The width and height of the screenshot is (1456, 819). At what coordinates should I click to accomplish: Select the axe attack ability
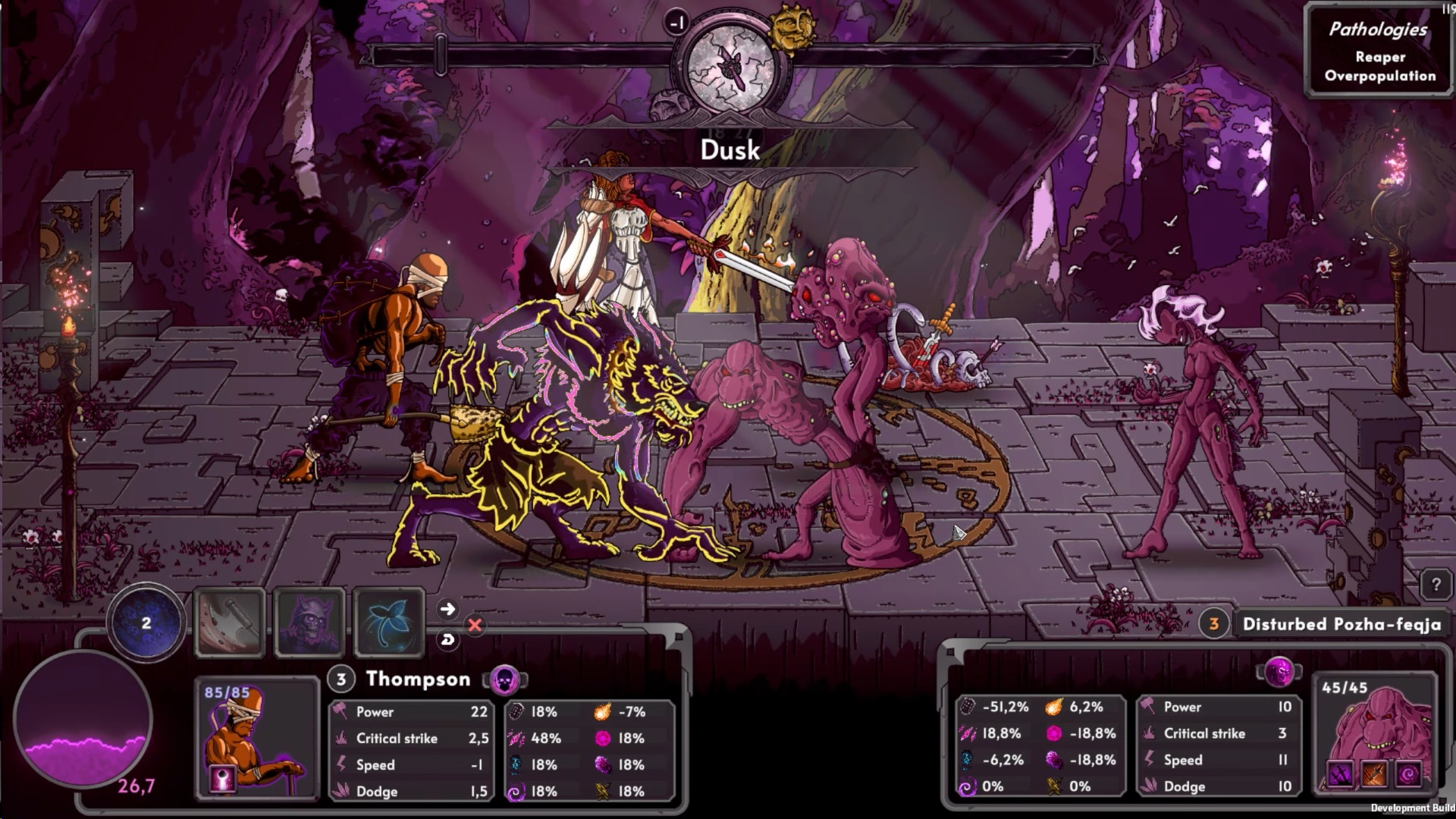pos(230,623)
